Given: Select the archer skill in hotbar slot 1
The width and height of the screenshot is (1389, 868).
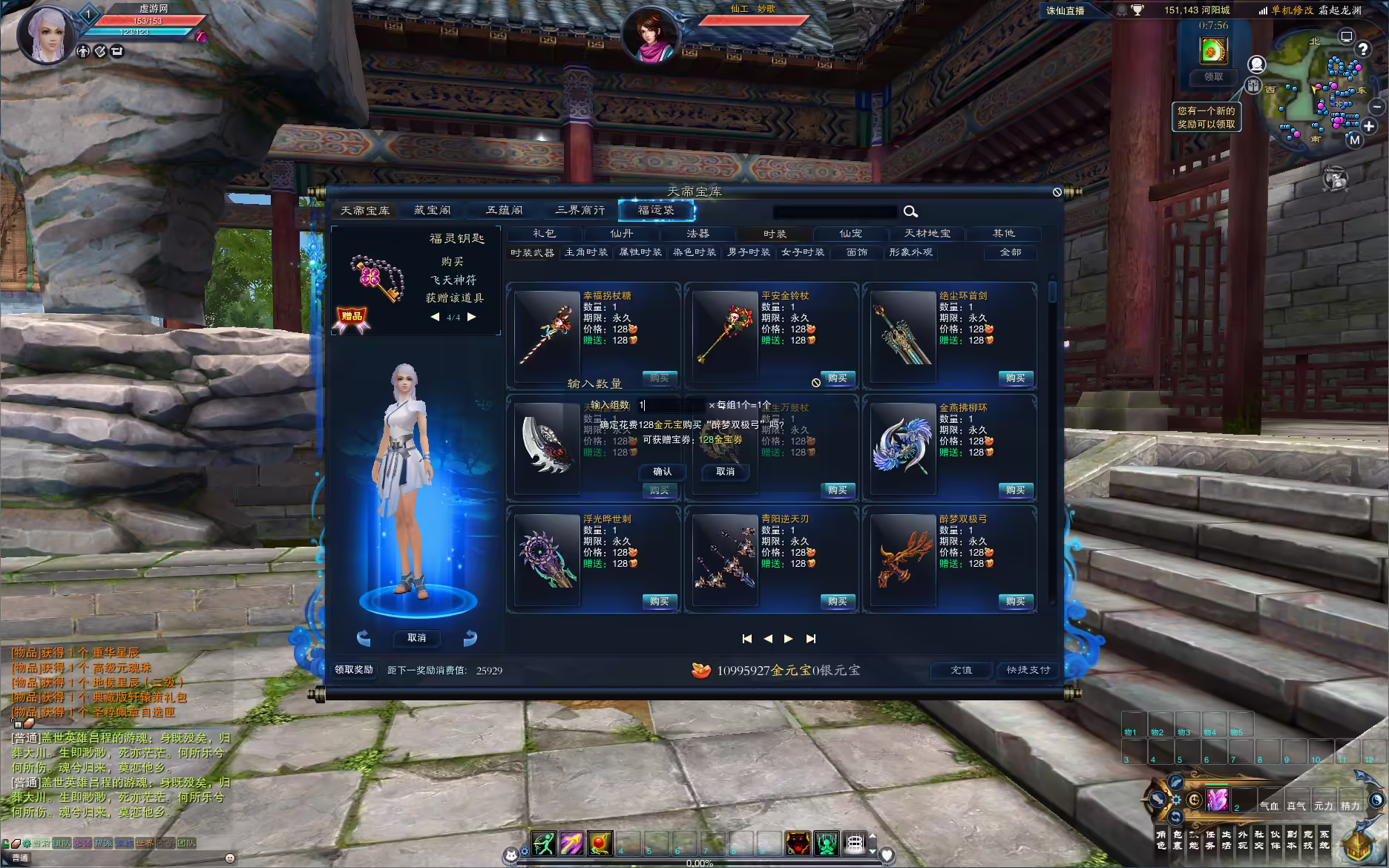Looking at the screenshot, I should pyautogui.click(x=544, y=844).
